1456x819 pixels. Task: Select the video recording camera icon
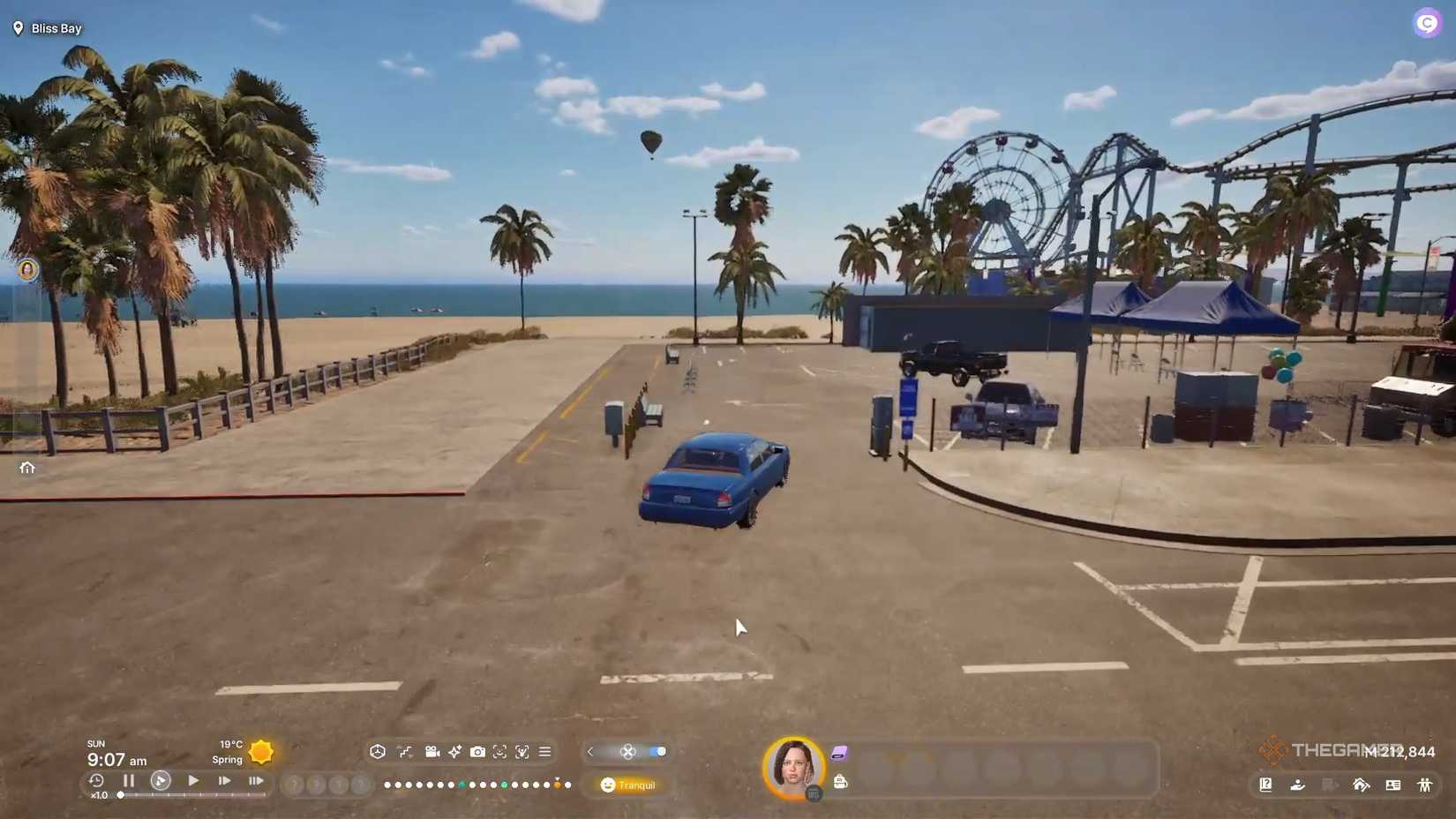[432, 752]
